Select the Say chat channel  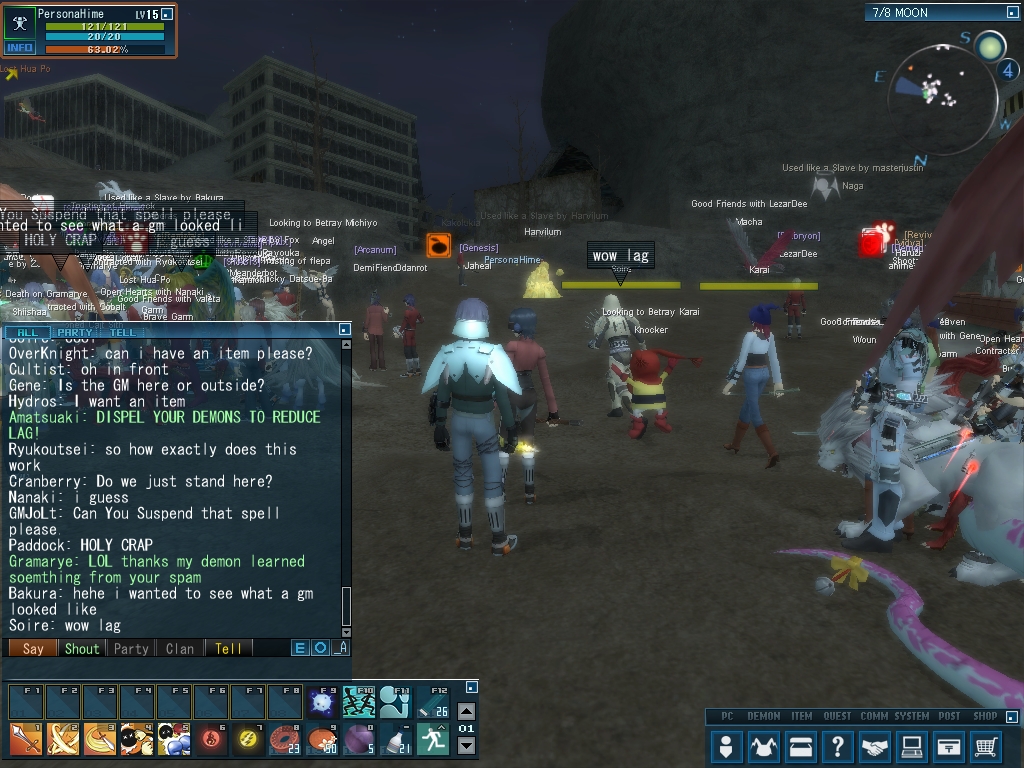33,648
